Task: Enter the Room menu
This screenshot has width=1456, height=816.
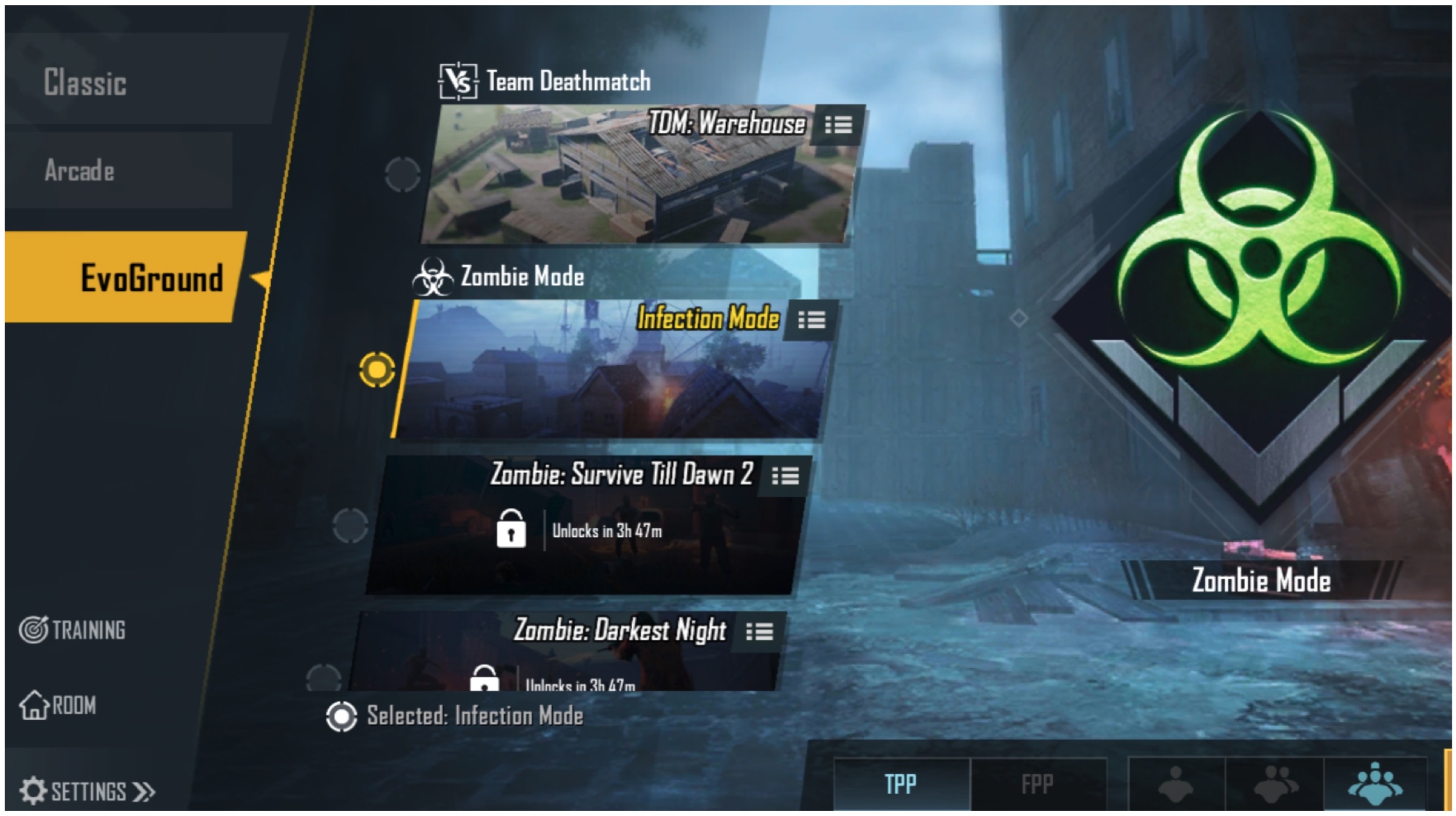Action: pyautogui.click(x=58, y=705)
